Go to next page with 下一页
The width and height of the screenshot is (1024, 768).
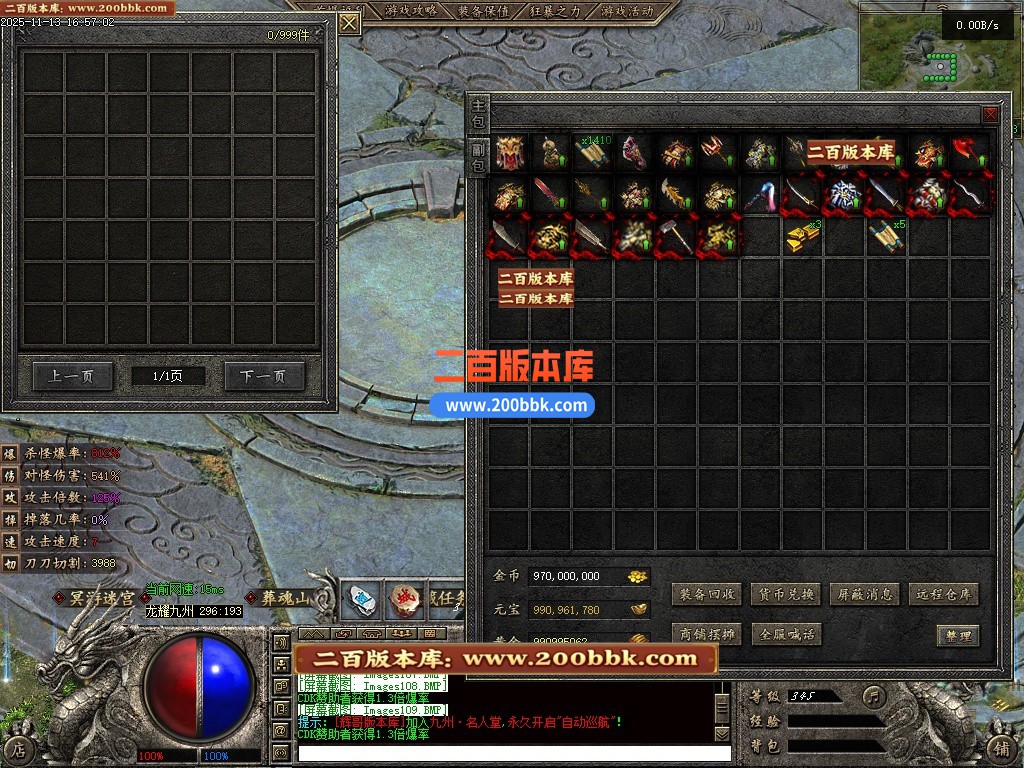(263, 377)
